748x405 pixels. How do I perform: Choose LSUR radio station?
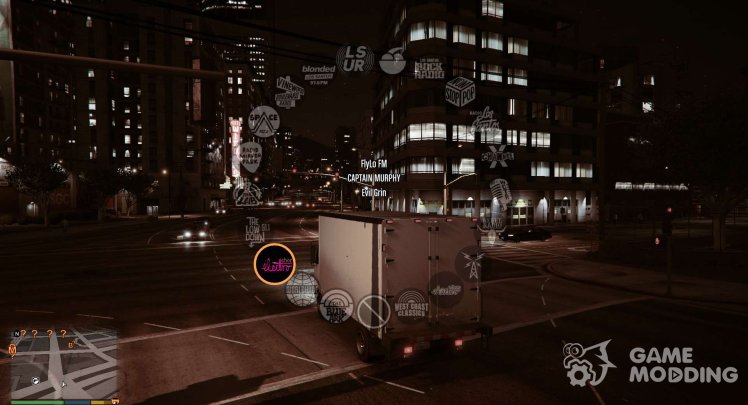click(354, 59)
